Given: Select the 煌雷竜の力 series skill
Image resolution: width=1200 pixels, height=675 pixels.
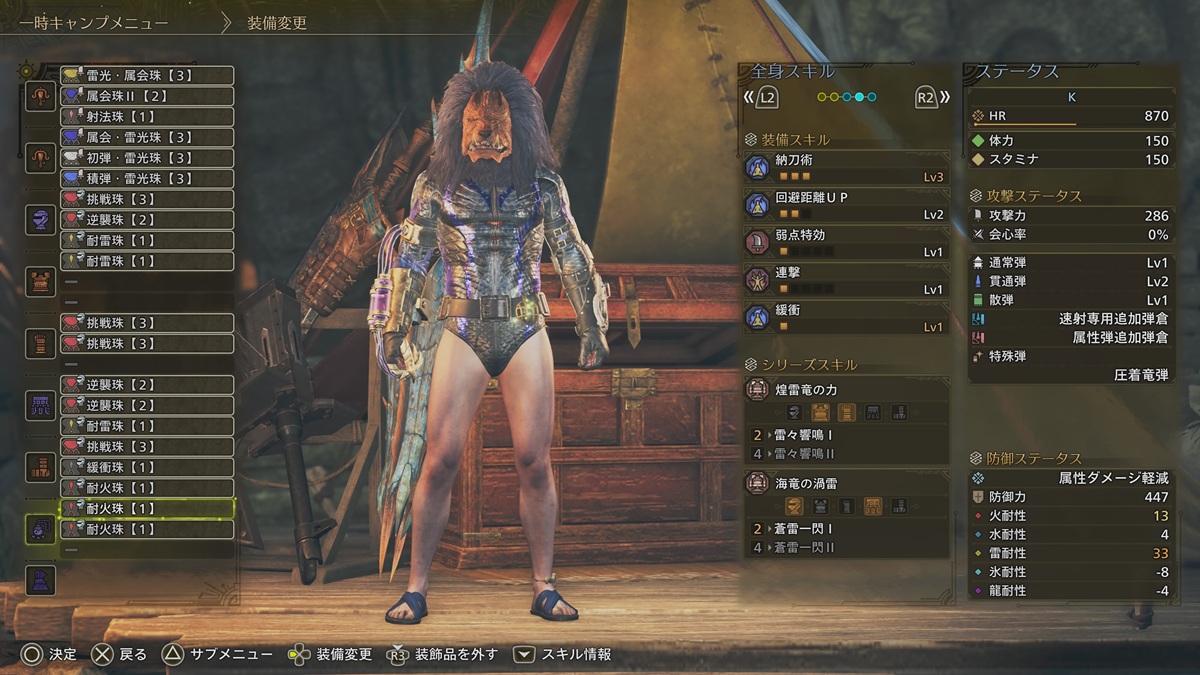Looking at the screenshot, I should tap(846, 390).
